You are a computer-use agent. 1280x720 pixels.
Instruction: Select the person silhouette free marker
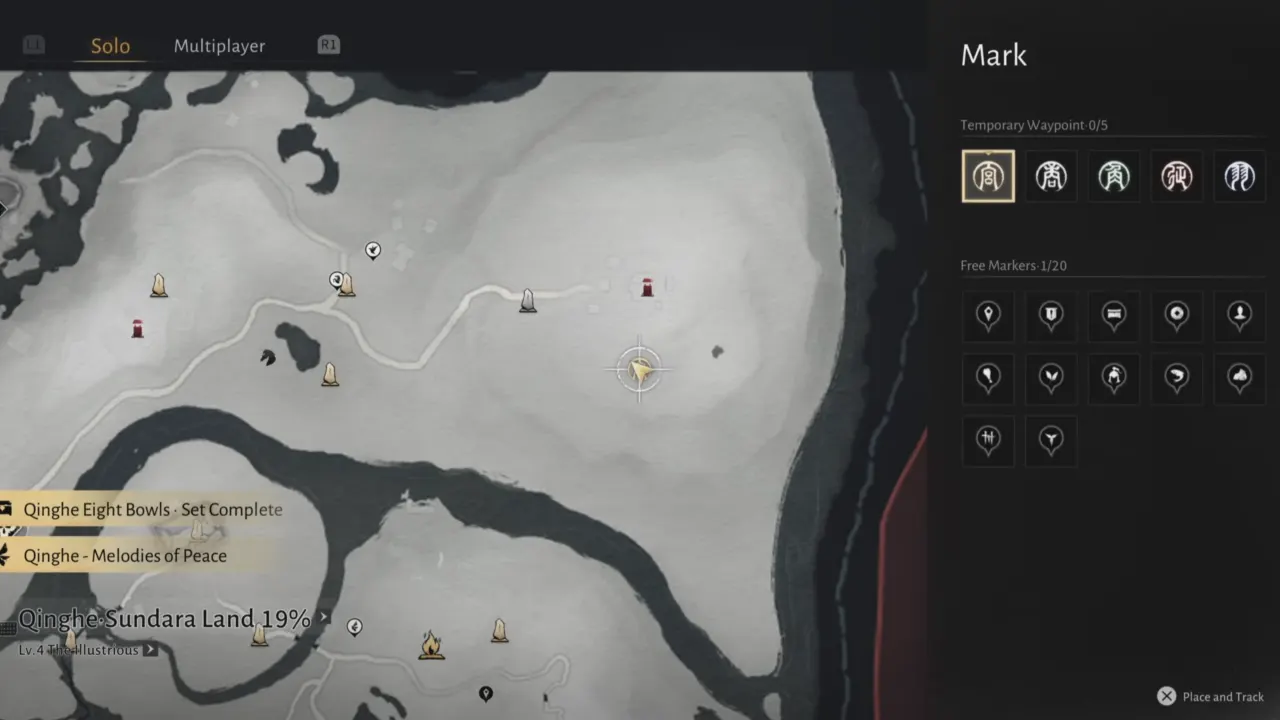pyautogui.click(x=1239, y=316)
